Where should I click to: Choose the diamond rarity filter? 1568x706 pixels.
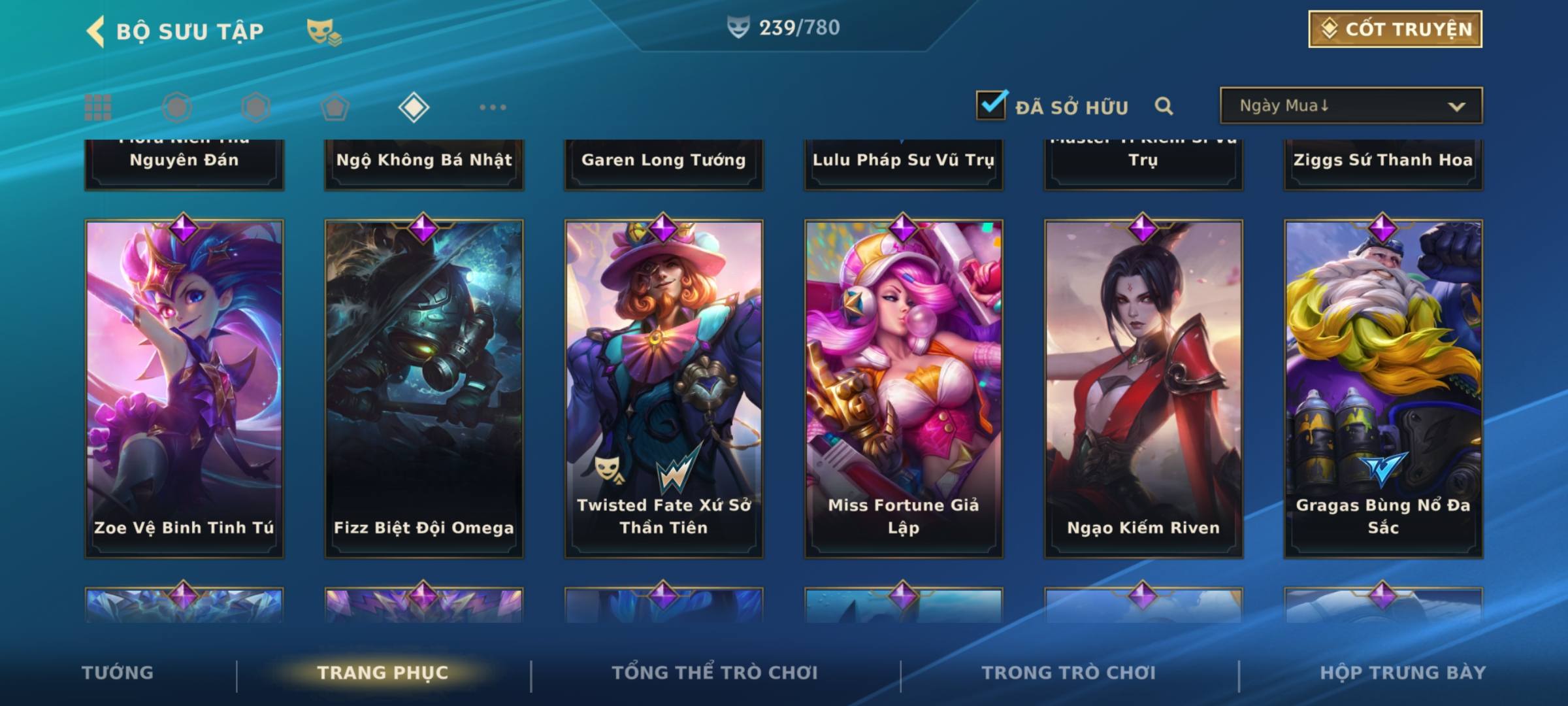[414, 107]
